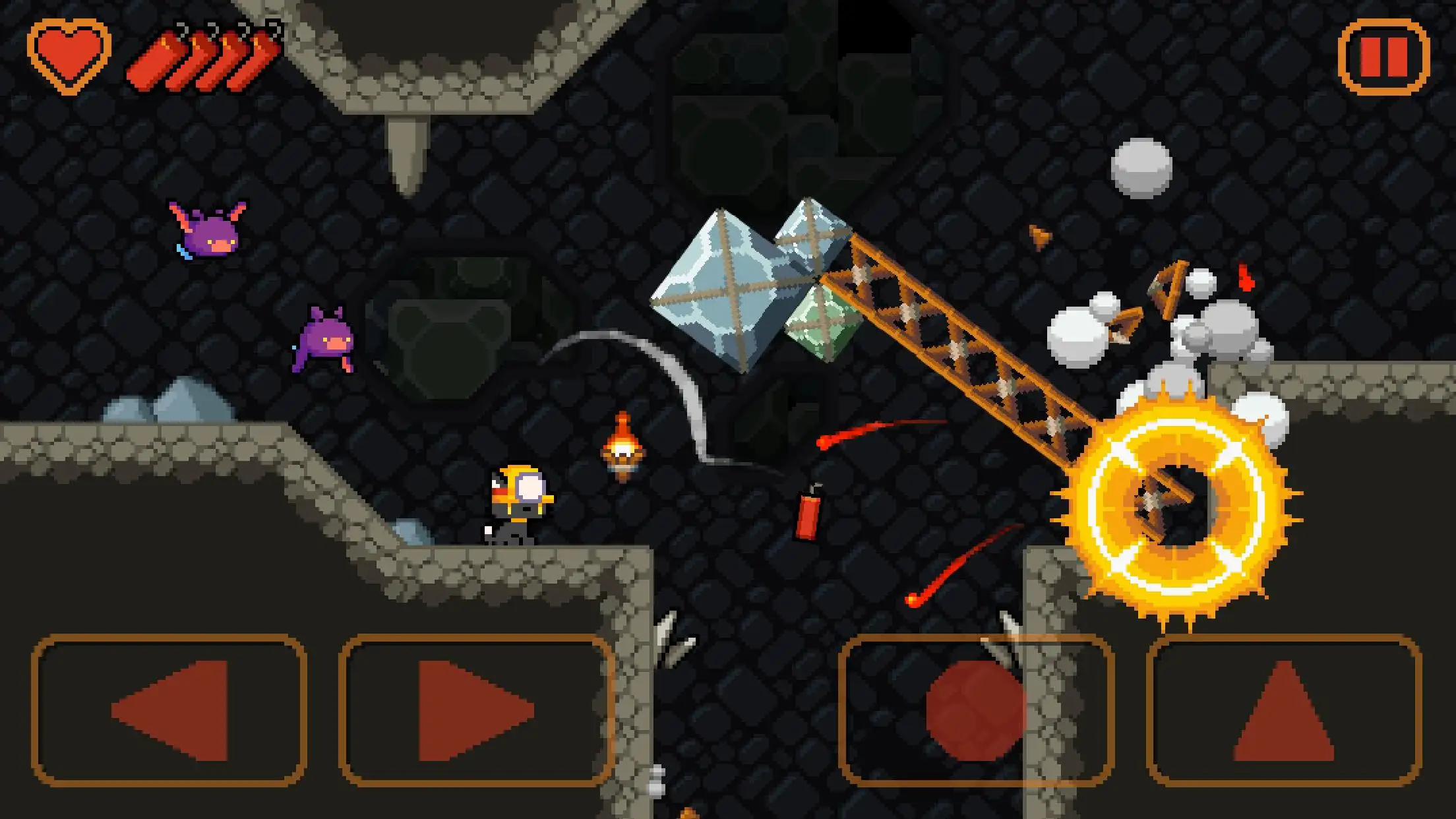
Task: Tap the right arrow move button
Action: [x=476, y=711]
